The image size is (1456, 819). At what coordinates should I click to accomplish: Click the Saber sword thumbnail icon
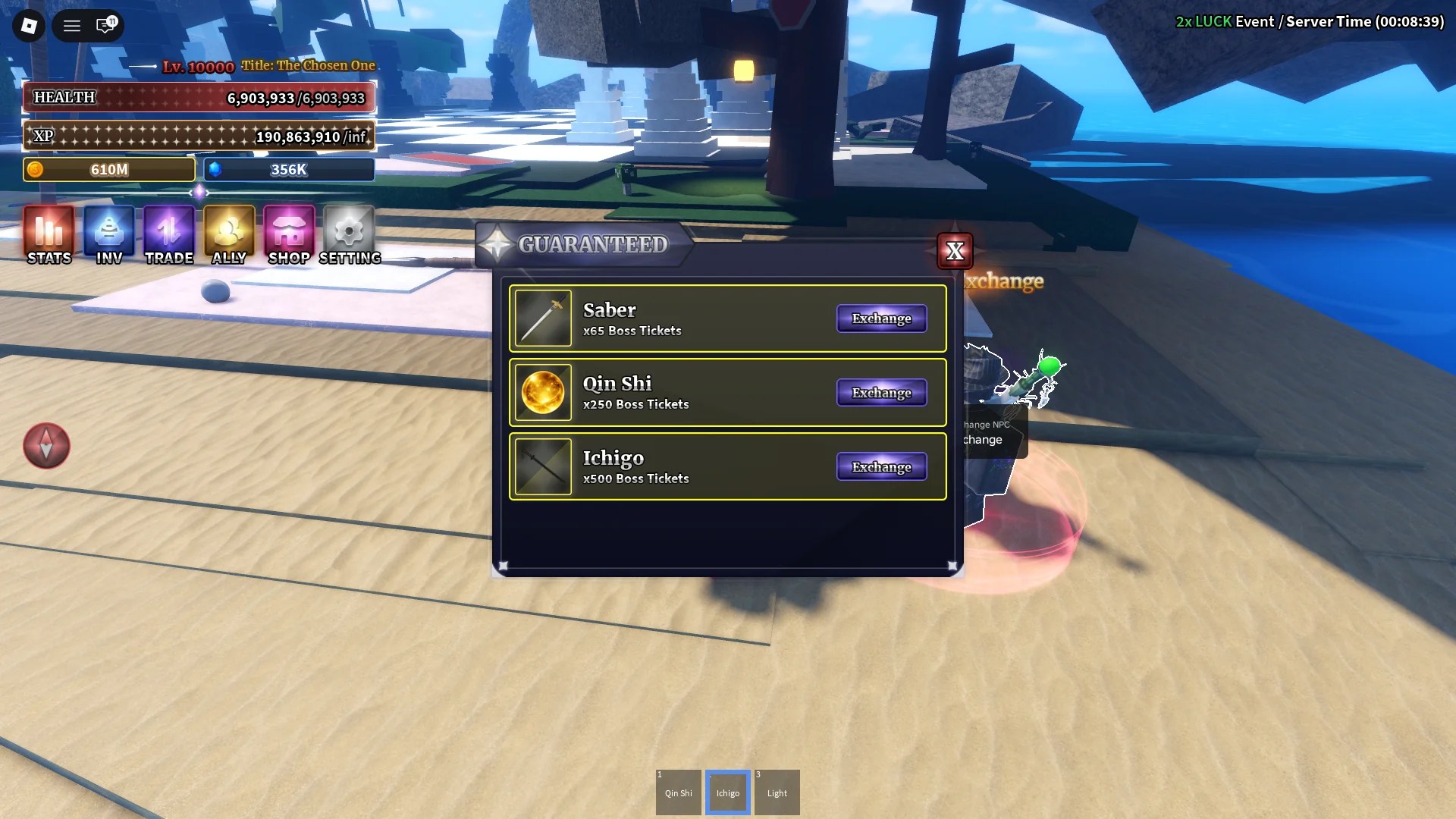click(x=543, y=318)
